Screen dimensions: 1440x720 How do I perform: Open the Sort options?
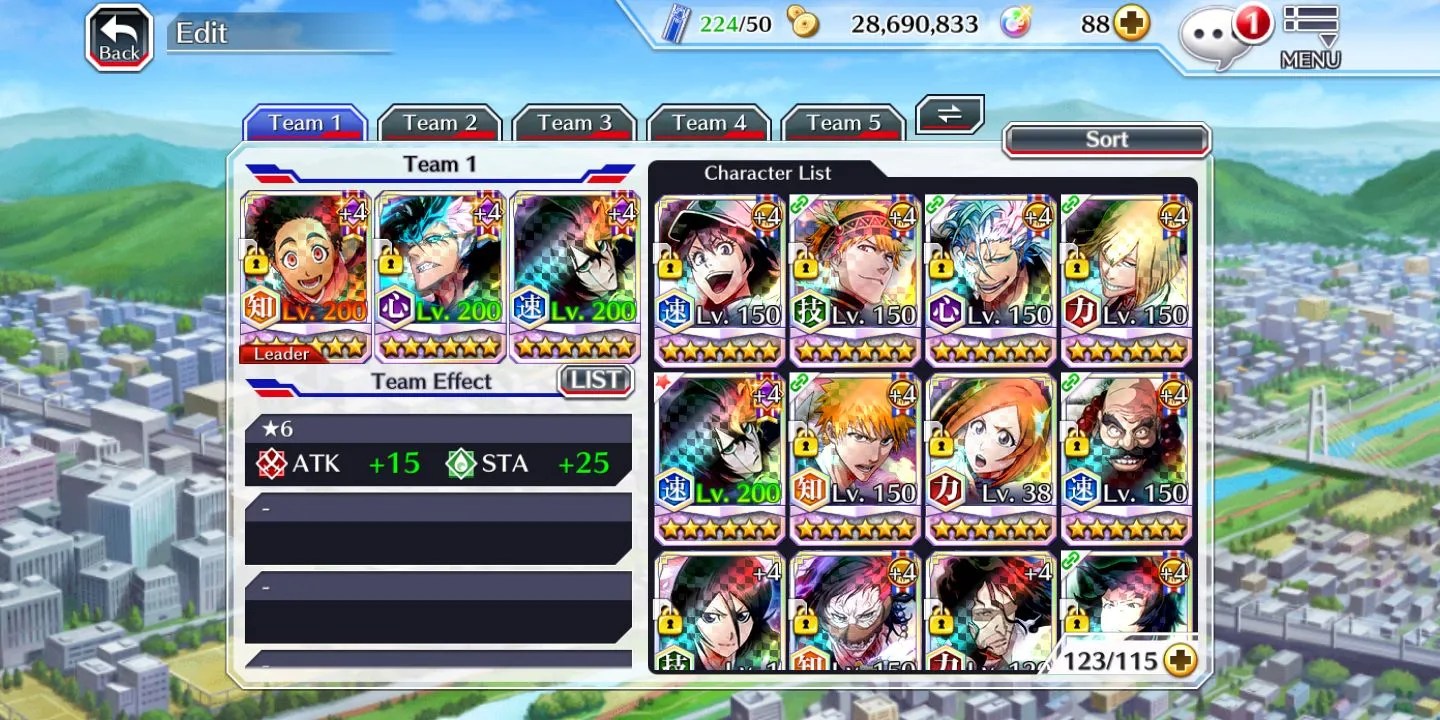[x=1106, y=140]
